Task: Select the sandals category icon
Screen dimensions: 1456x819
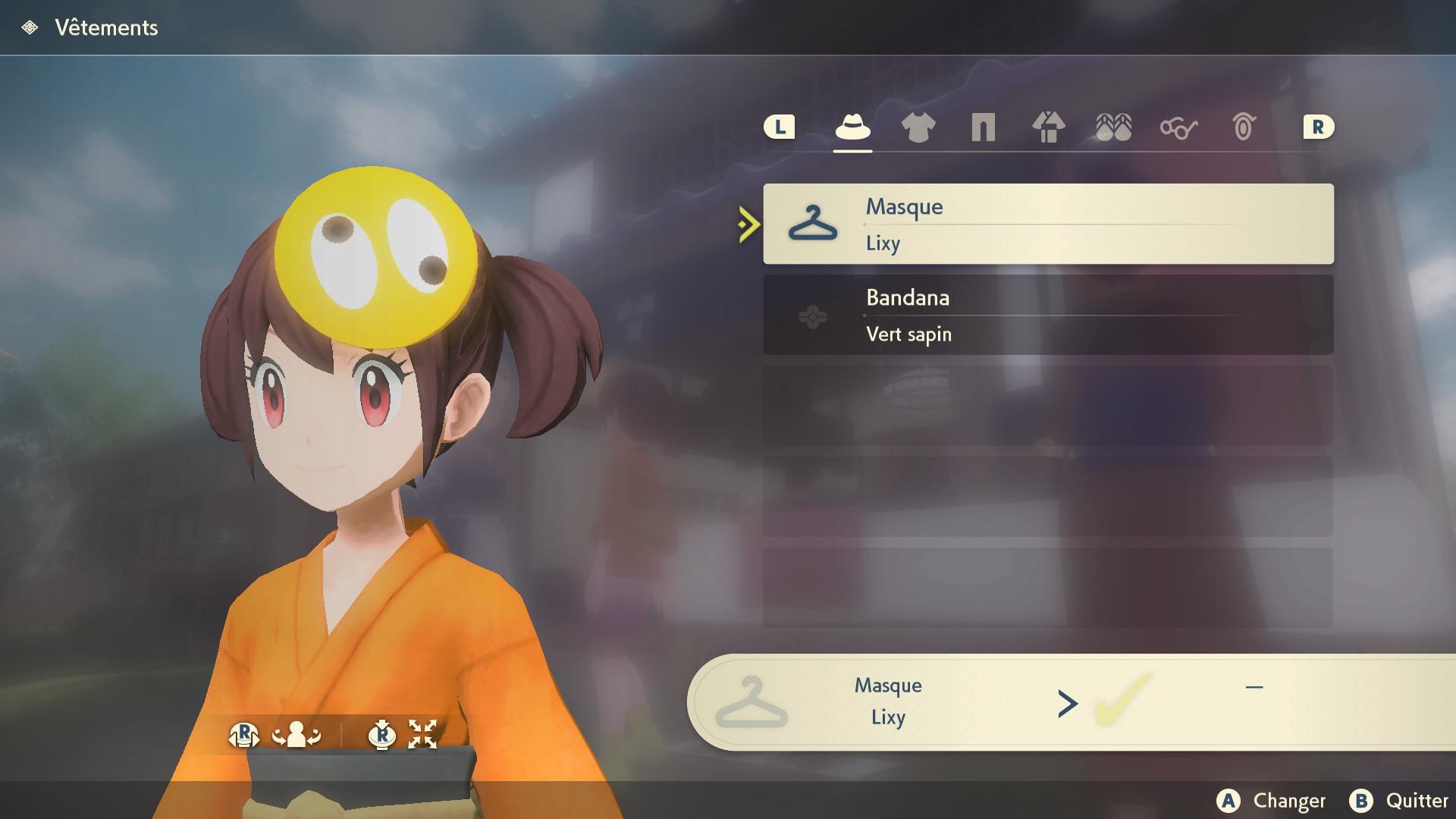Action: (1113, 127)
